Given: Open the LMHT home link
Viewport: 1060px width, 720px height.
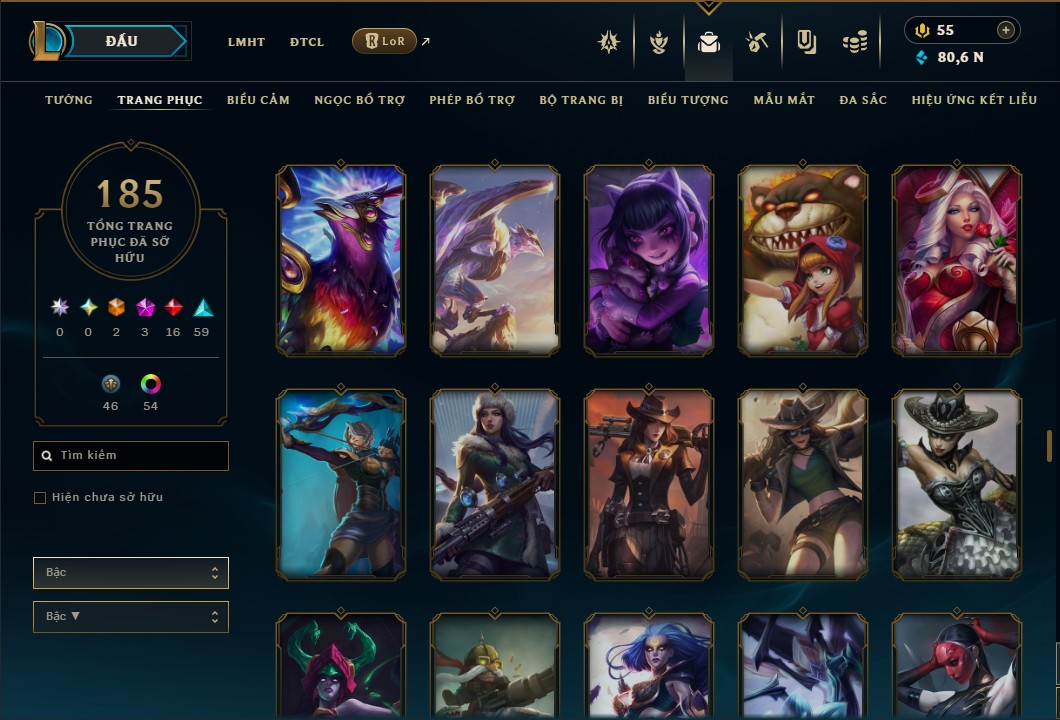Looking at the screenshot, I should pos(246,42).
